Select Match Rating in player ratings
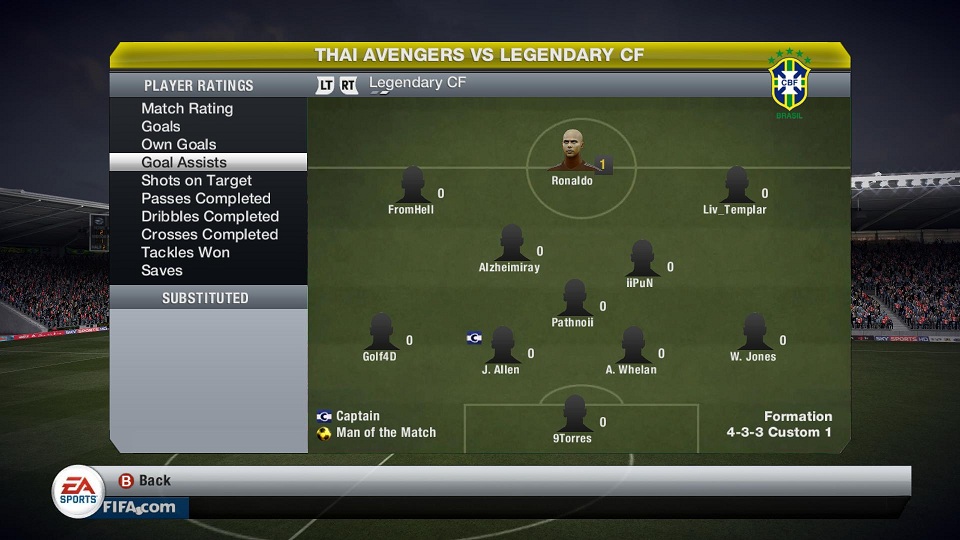The width and height of the screenshot is (960, 540). pyautogui.click(x=187, y=108)
